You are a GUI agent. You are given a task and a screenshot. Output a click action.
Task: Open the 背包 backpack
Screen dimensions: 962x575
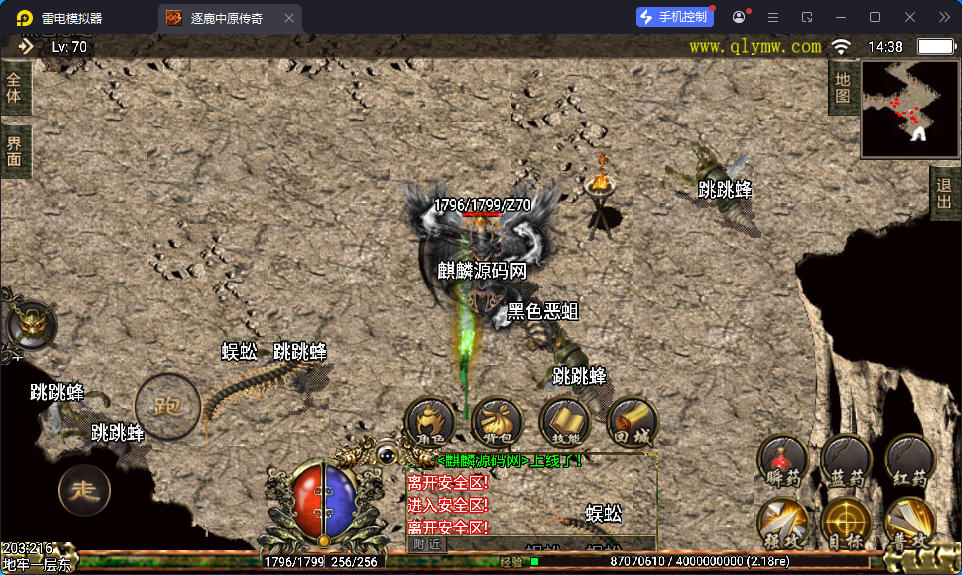(x=496, y=422)
